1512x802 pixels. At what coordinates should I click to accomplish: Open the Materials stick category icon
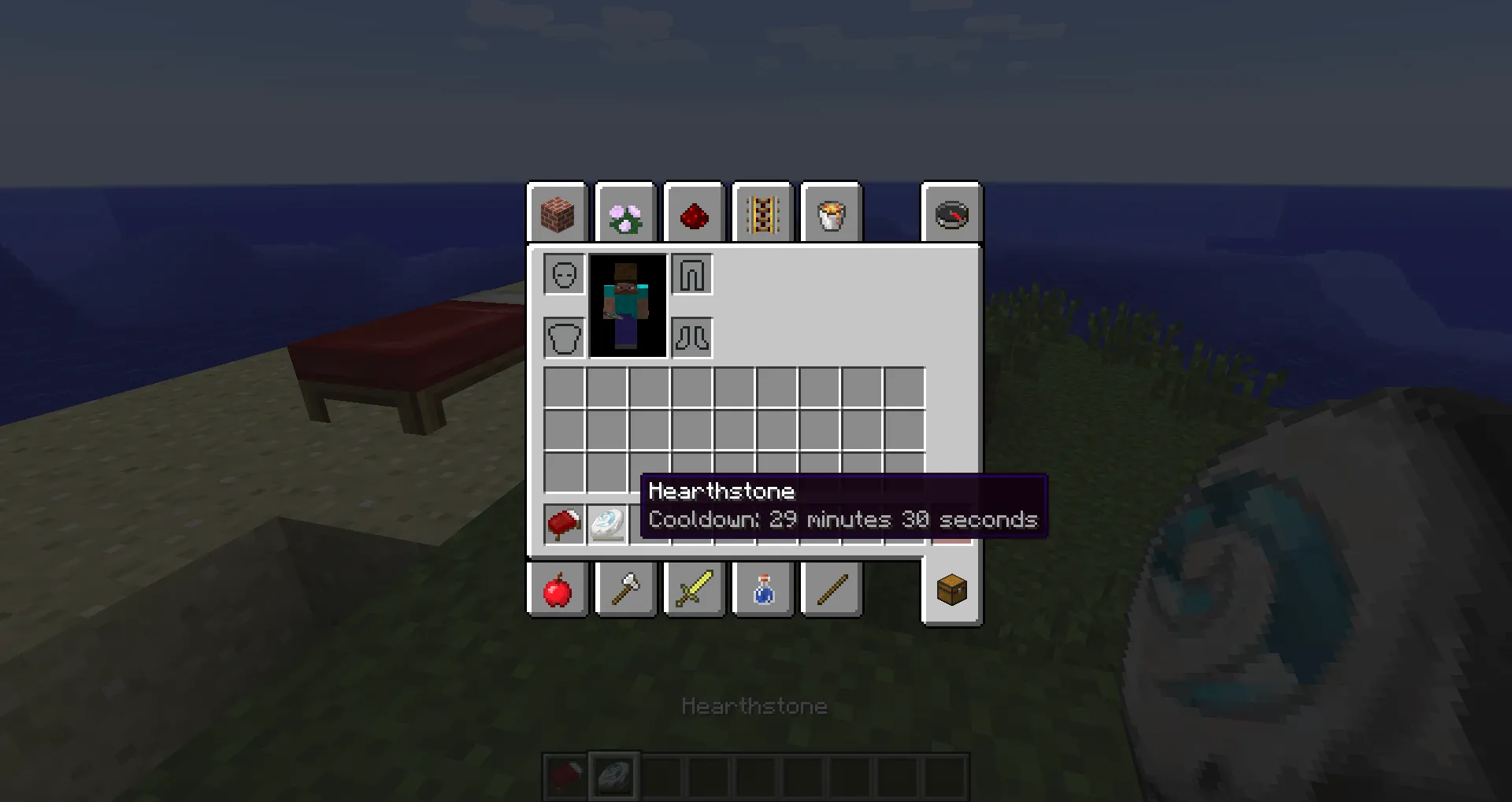(831, 589)
